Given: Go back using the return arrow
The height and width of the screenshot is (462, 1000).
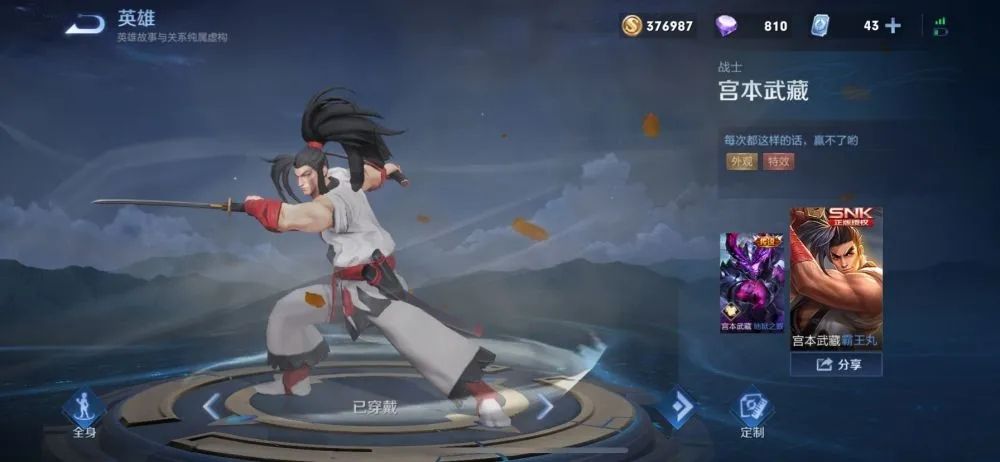Looking at the screenshot, I should point(85,25).
